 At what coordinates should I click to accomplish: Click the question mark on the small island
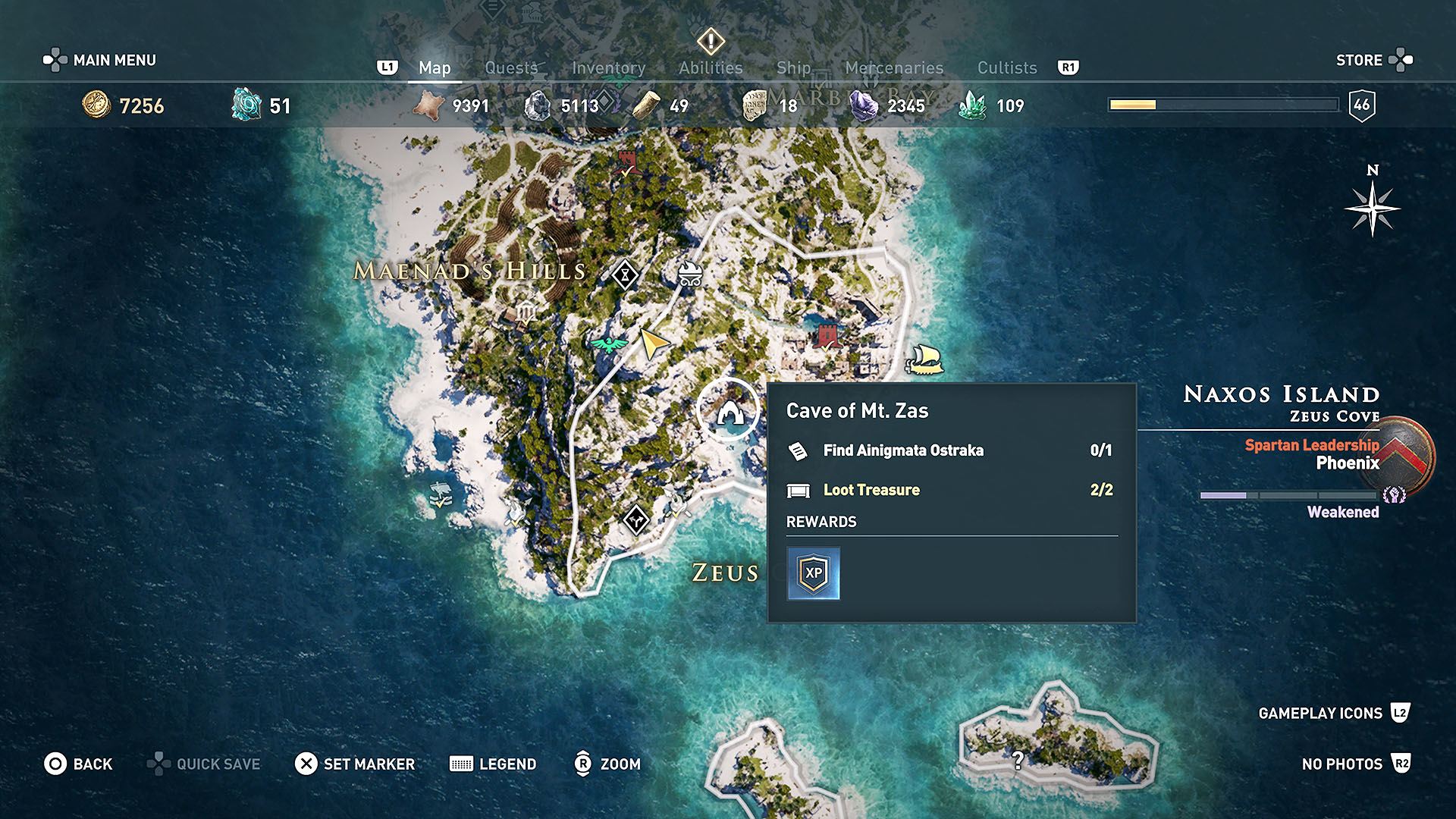(x=1018, y=760)
